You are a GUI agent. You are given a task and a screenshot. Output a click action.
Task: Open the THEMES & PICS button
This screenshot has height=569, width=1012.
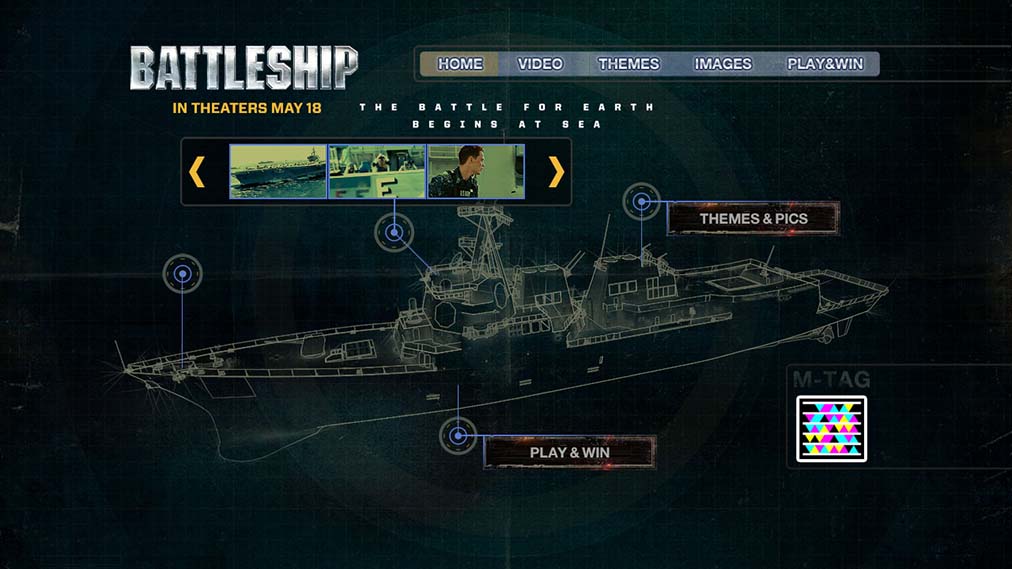(753, 218)
